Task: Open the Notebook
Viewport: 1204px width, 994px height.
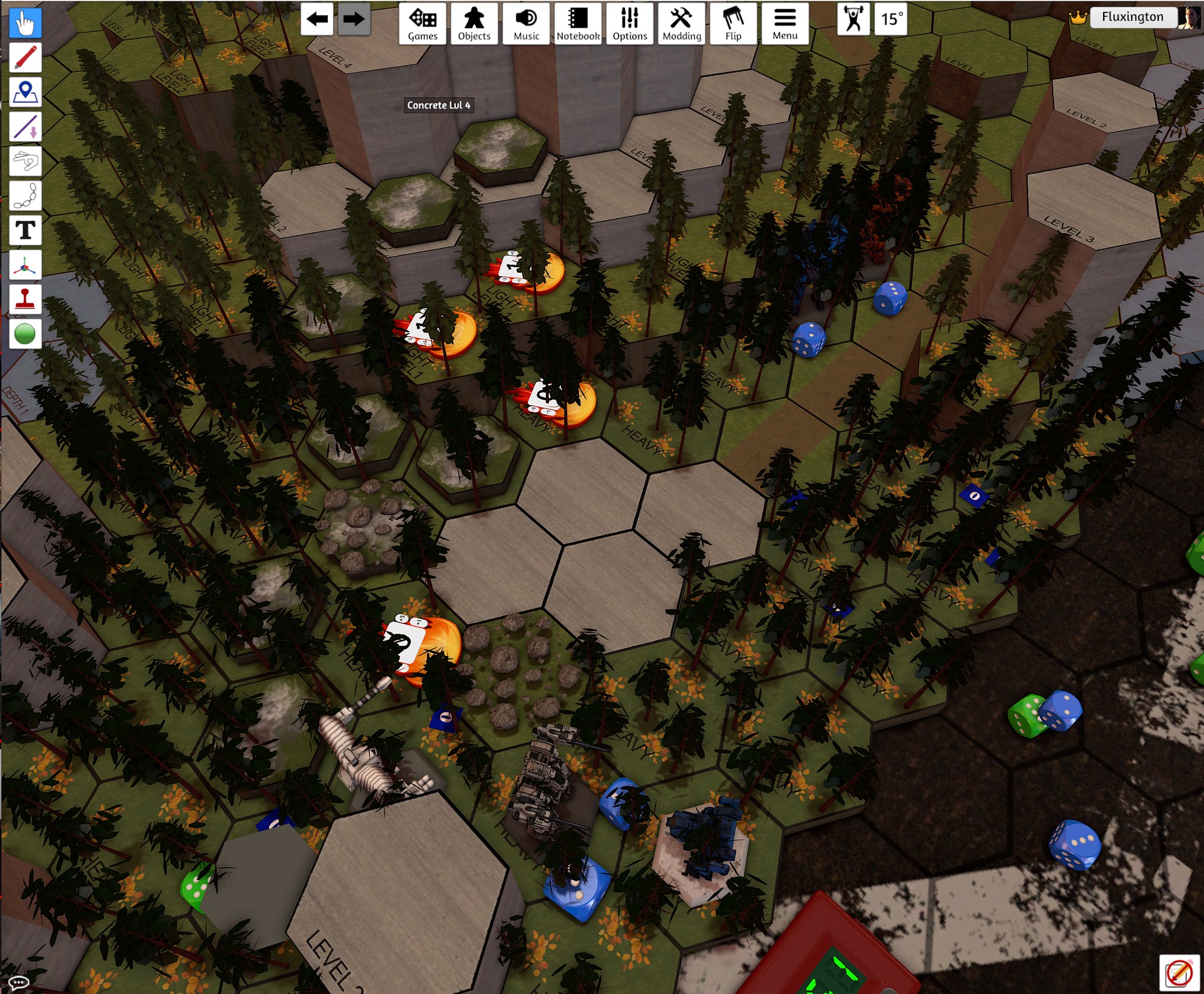Action: [578, 24]
